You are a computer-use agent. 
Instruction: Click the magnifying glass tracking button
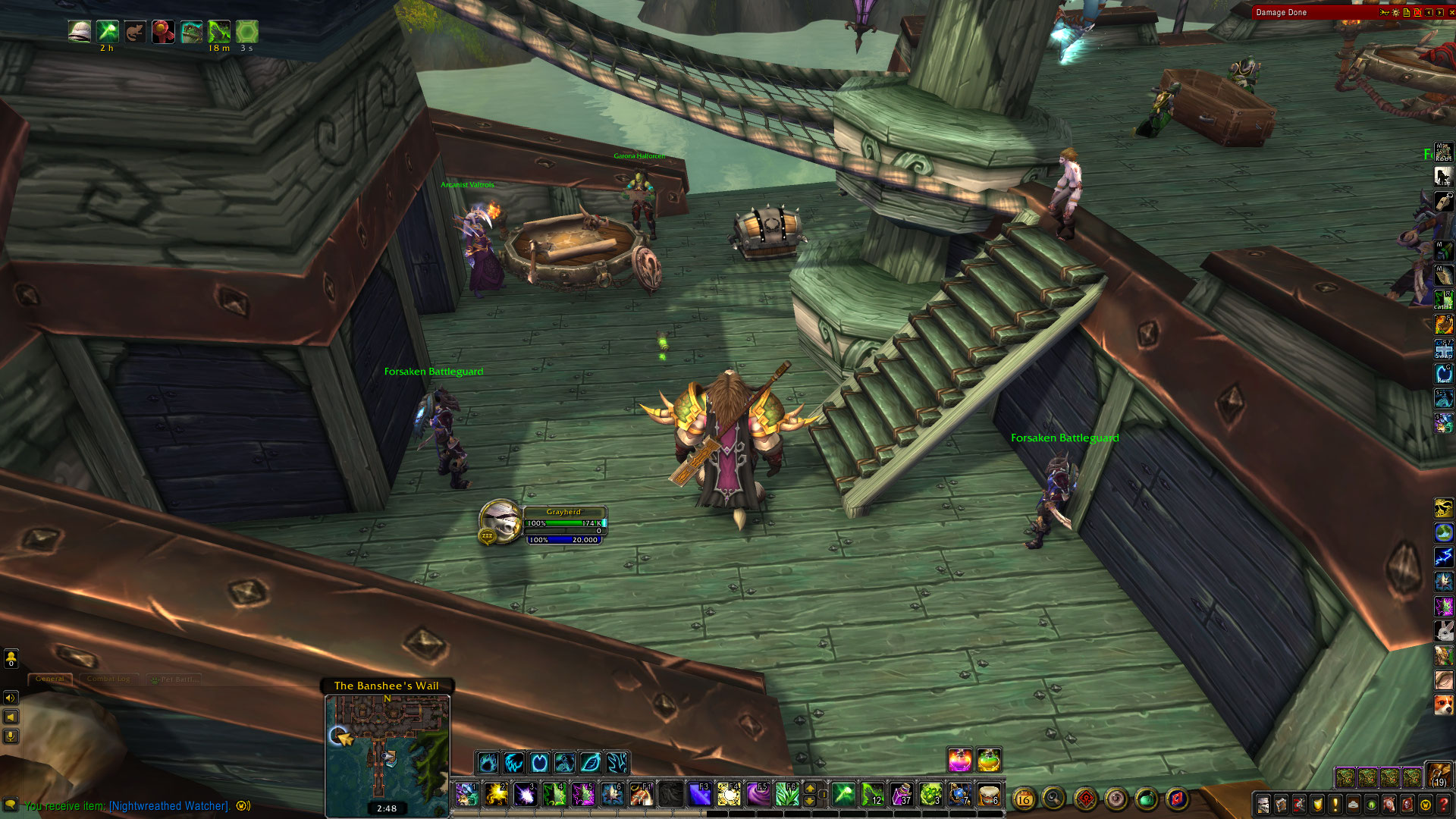(1053, 798)
